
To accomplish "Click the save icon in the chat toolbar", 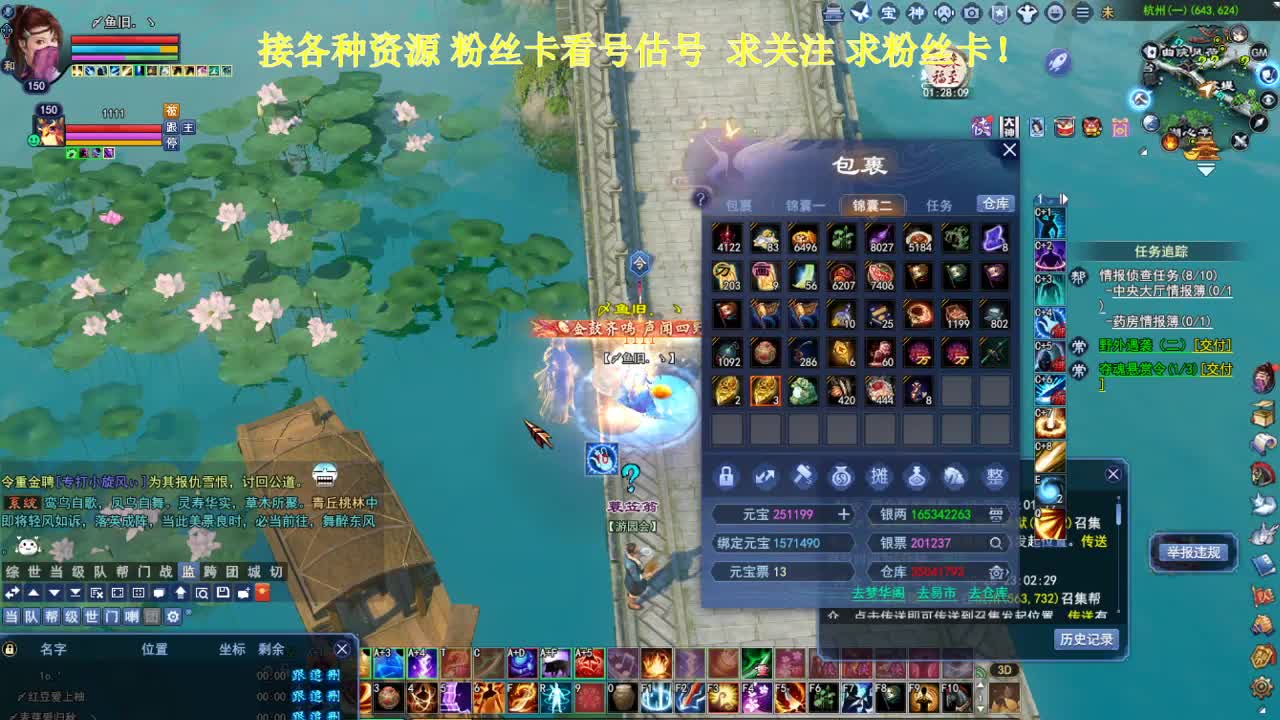I will [223, 593].
